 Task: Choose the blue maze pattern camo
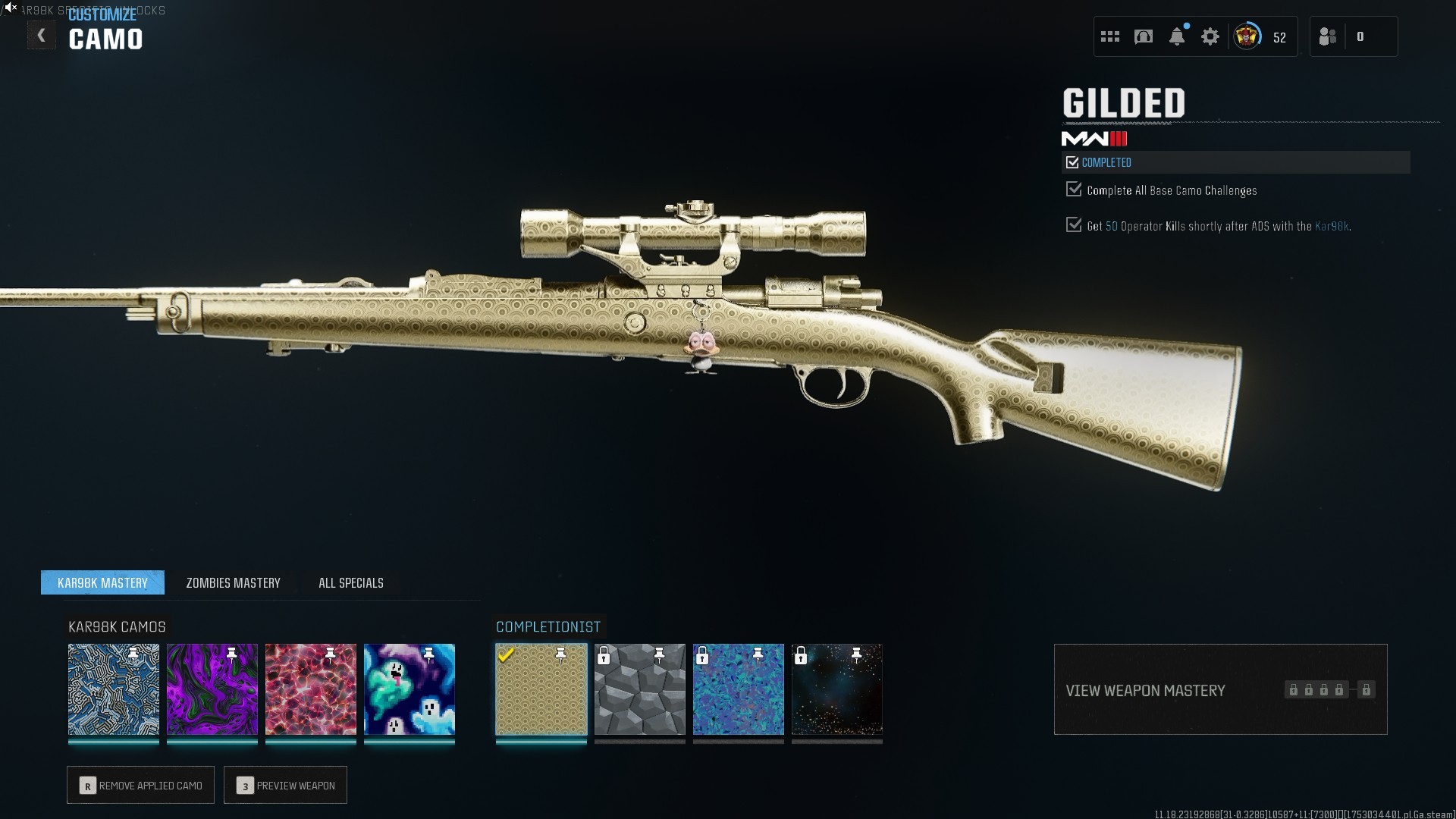pos(114,689)
